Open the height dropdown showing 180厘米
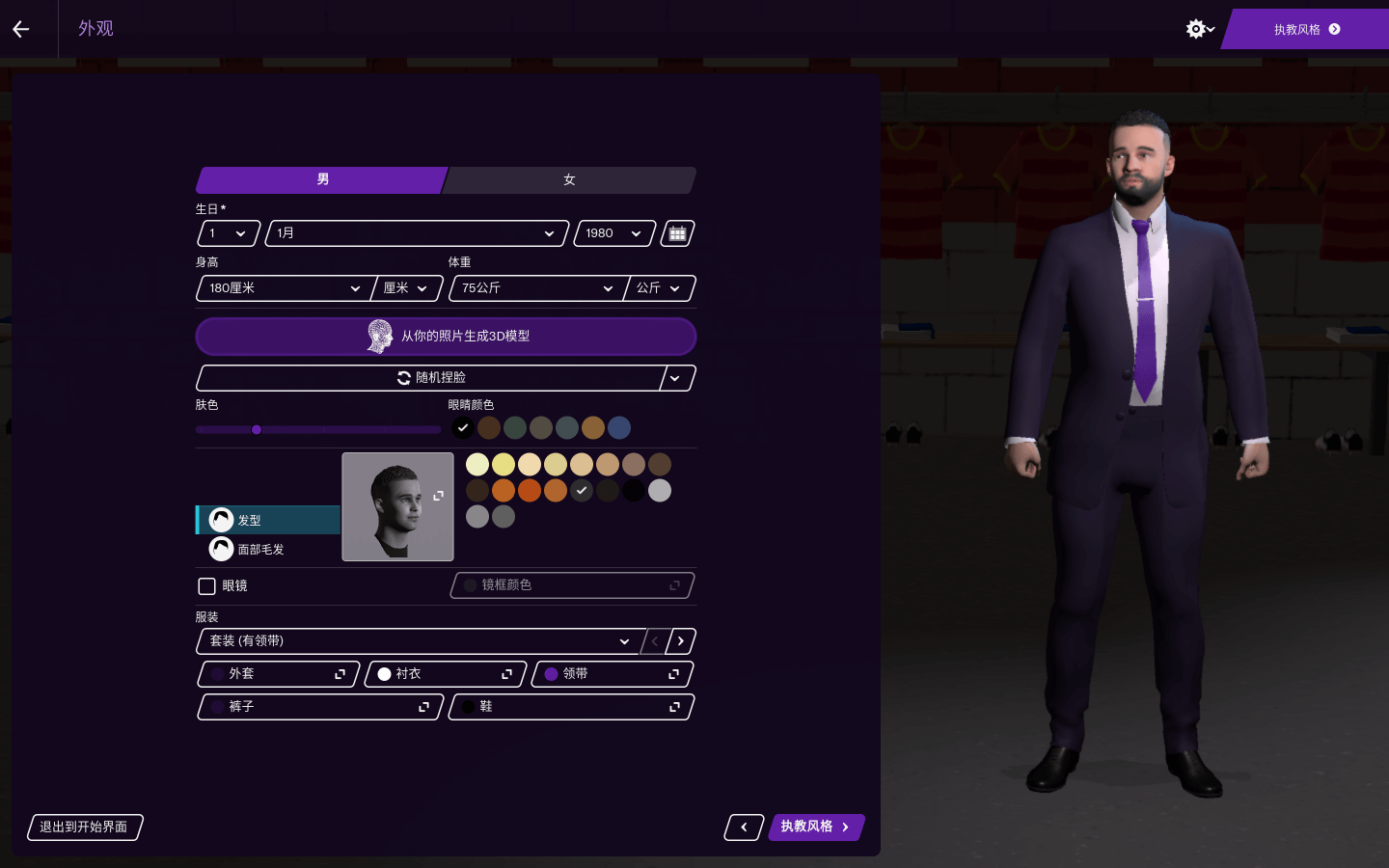 click(284, 288)
